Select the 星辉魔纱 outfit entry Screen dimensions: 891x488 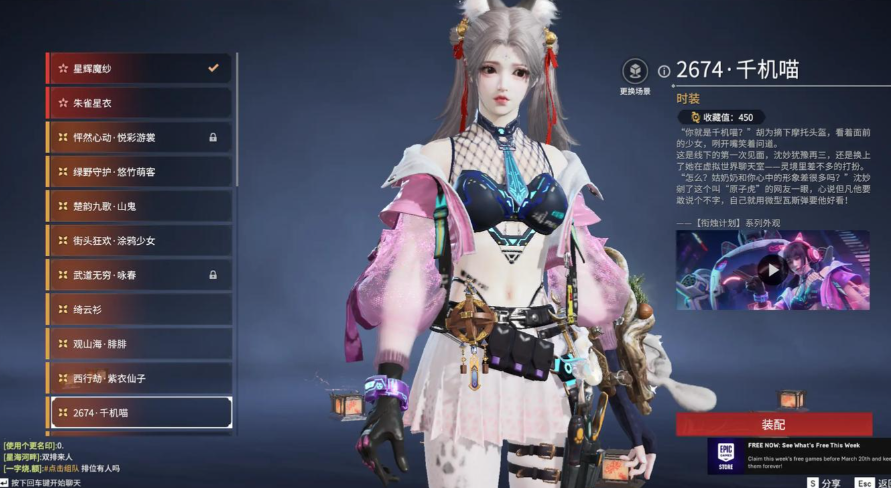click(x=139, y=68)
